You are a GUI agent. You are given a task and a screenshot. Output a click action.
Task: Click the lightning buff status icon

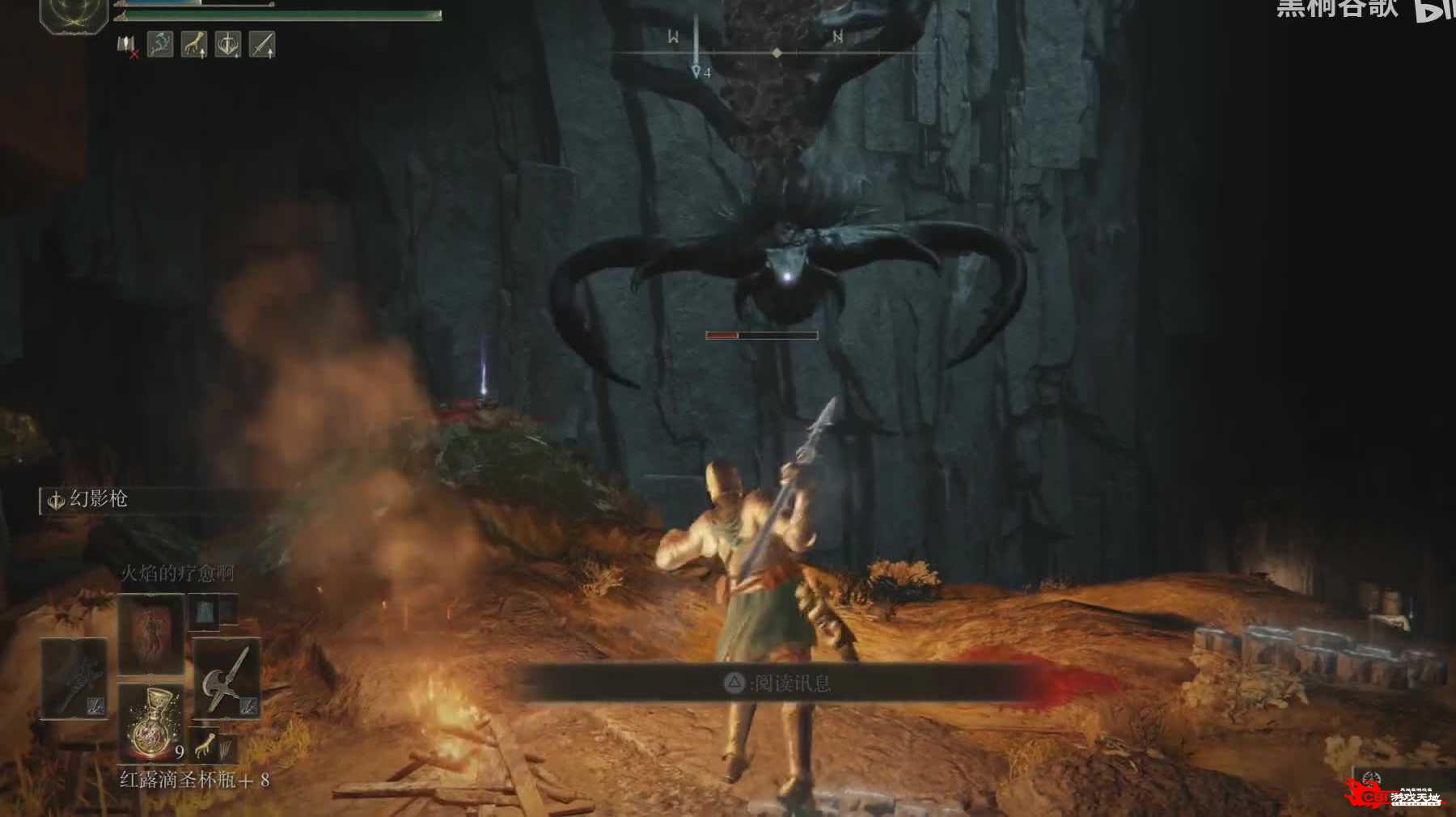coord(160,44)
